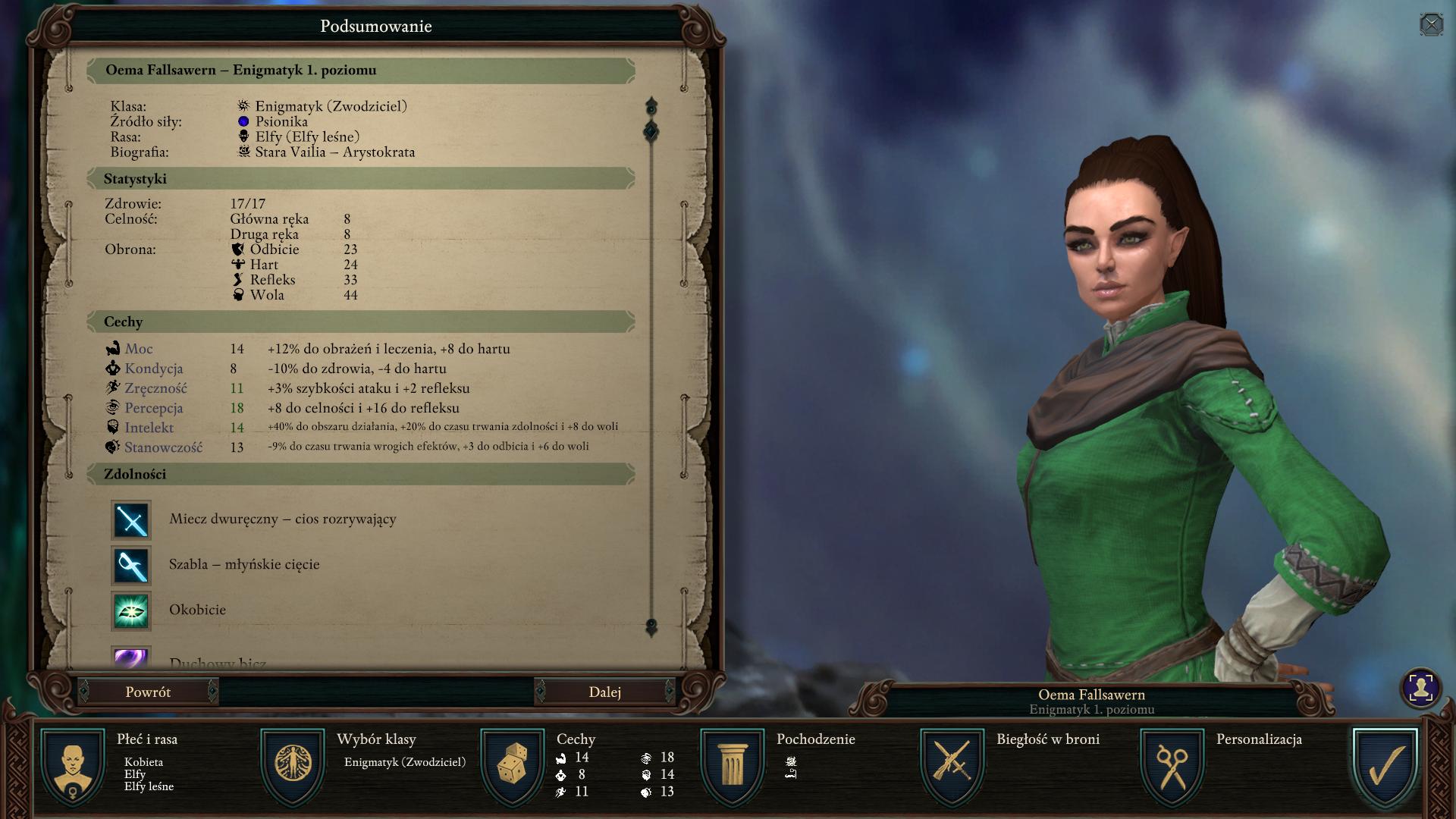Click the Moc attribute link
Viewport: 1456px width, 819px height.
coord(139,349)
